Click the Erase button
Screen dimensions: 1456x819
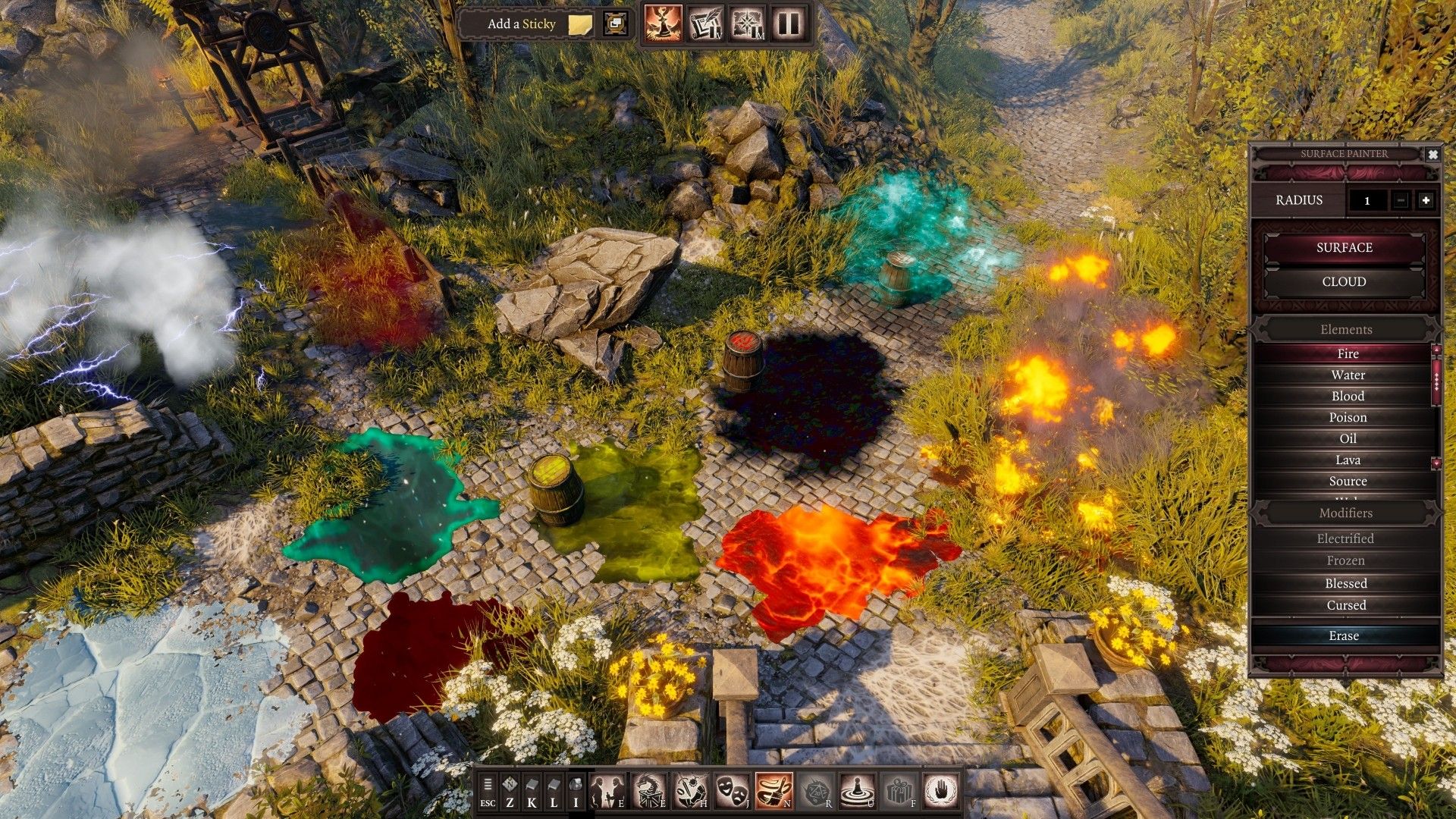[1344, 635]
